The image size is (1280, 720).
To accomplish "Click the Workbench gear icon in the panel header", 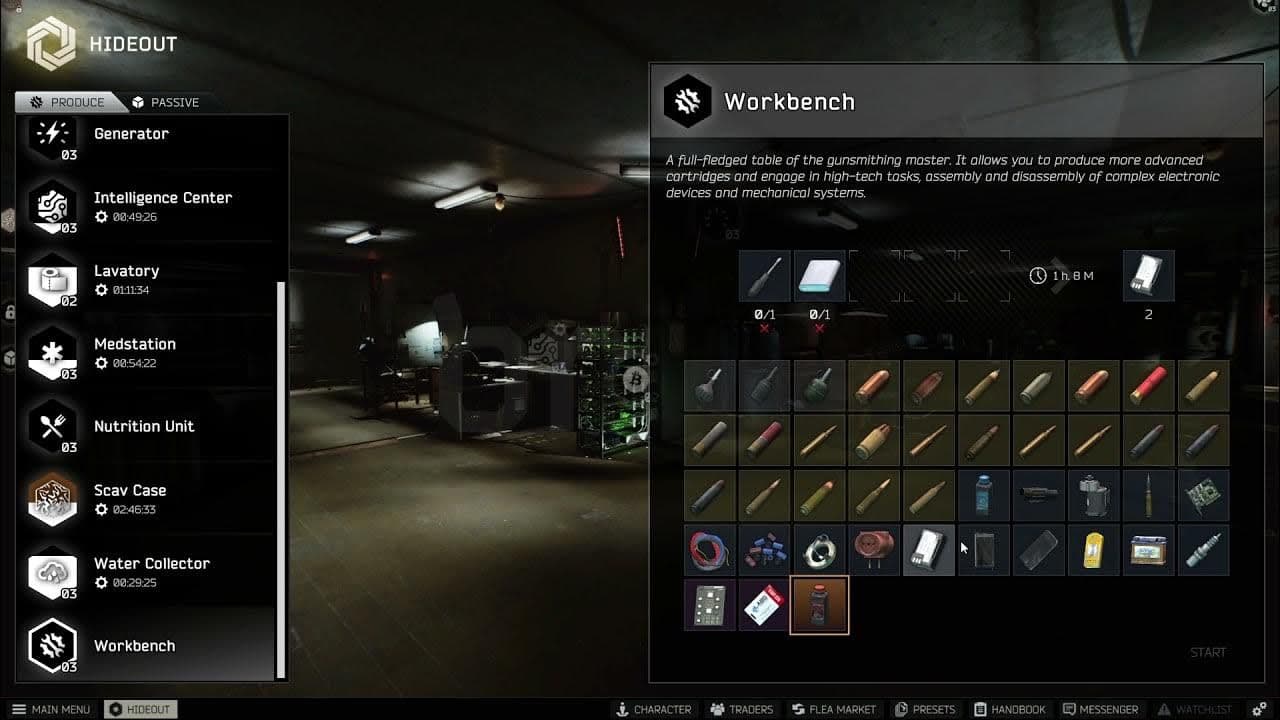I will 687,101.
